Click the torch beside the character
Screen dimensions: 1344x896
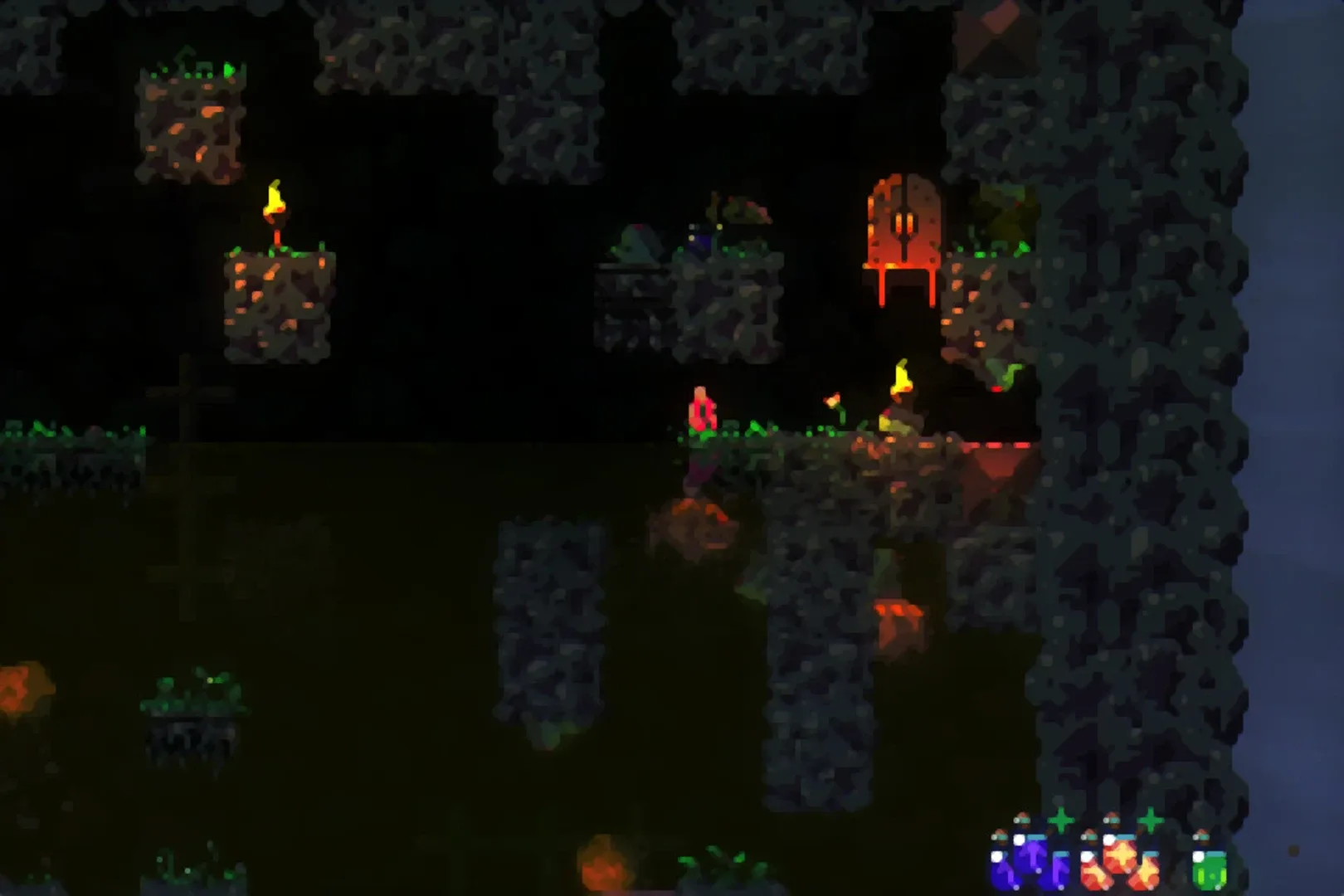click(x=900, y=380)
